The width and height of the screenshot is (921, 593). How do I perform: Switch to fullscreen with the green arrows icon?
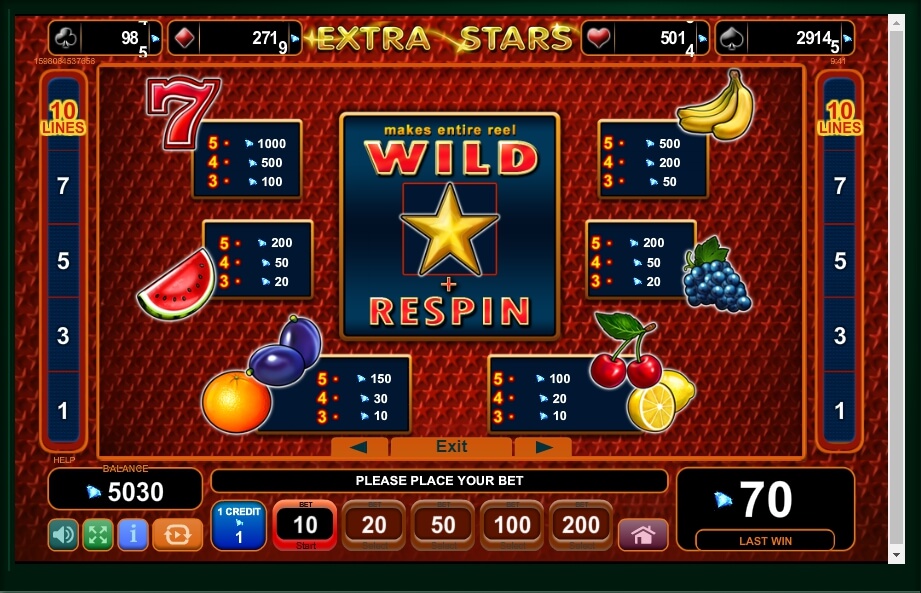(97, 534)
